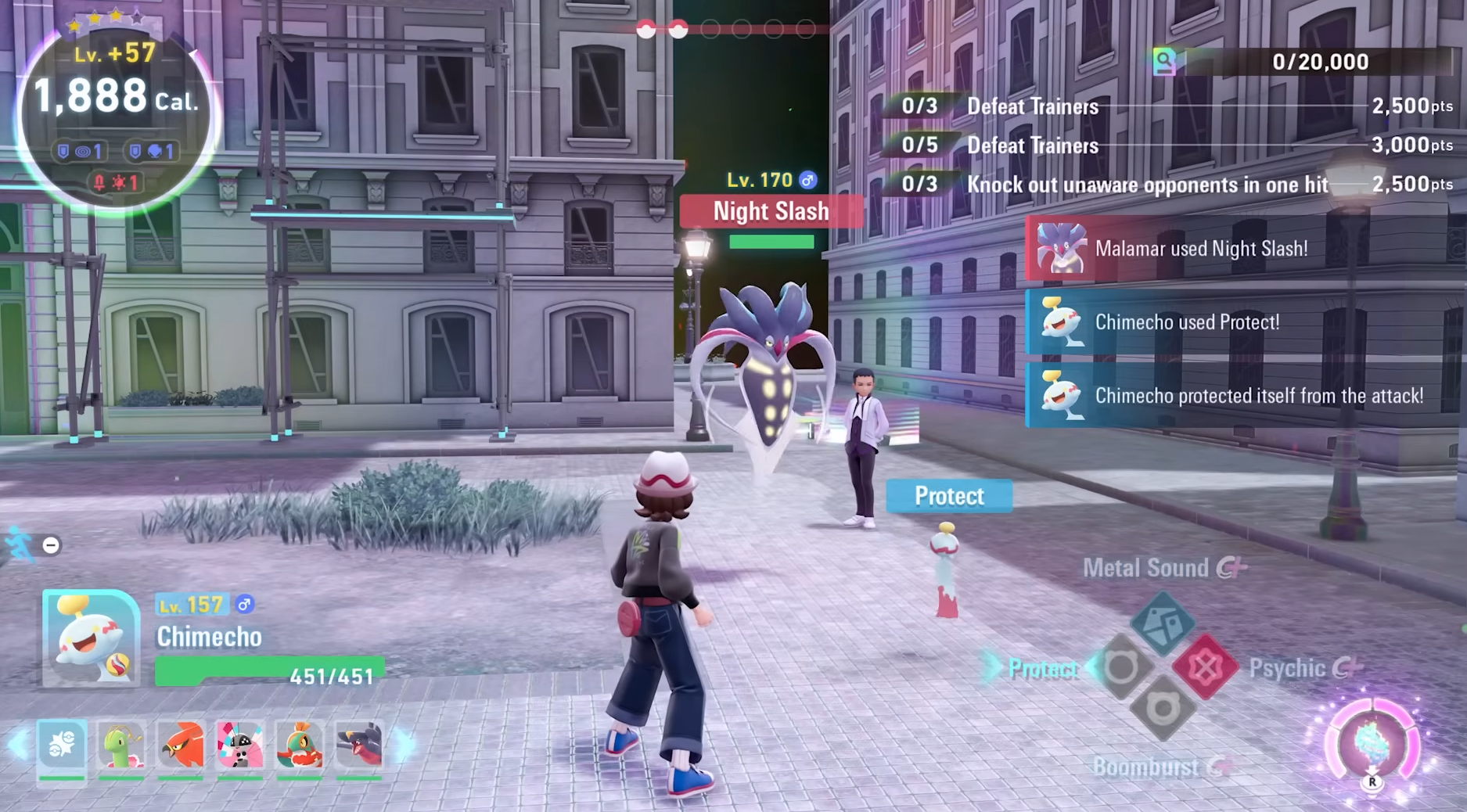Click the research points icon beside 0/20,000
This screenshot has height=812, width=1467.
1164,62
